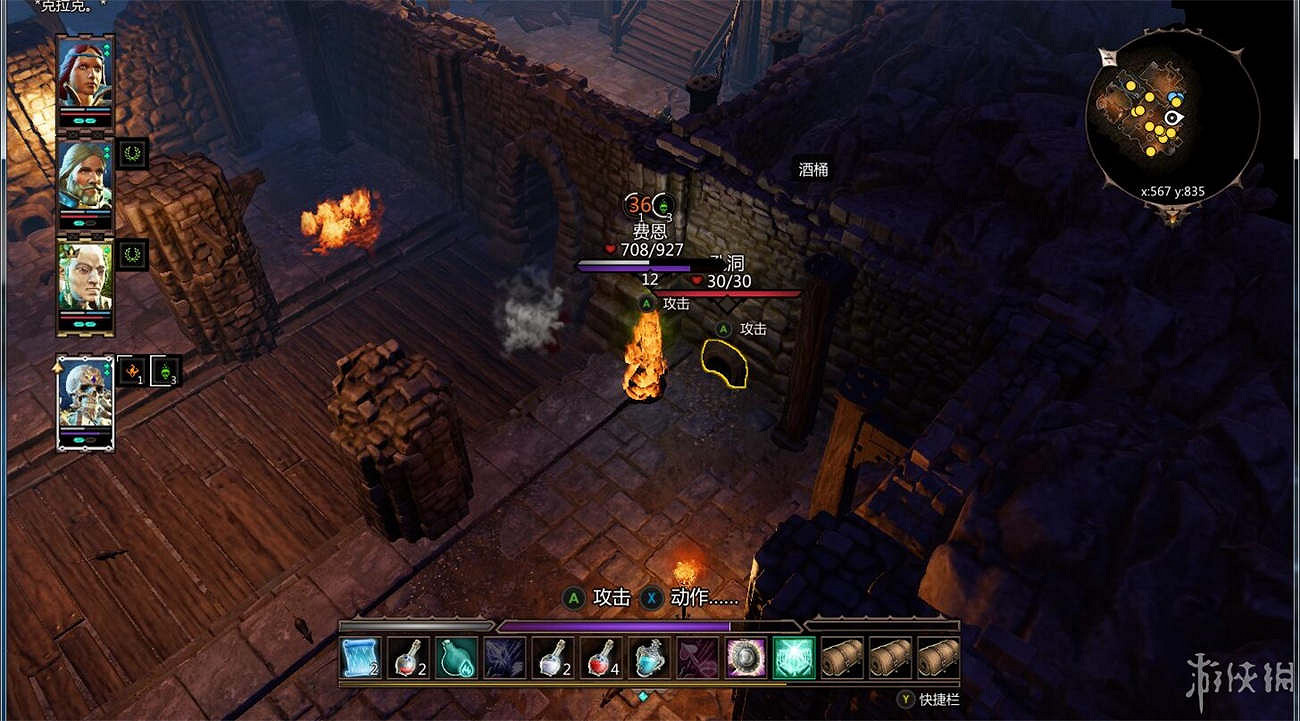
Task: Select the red-haired woman party portrait
Action: (x=85, y=74)
